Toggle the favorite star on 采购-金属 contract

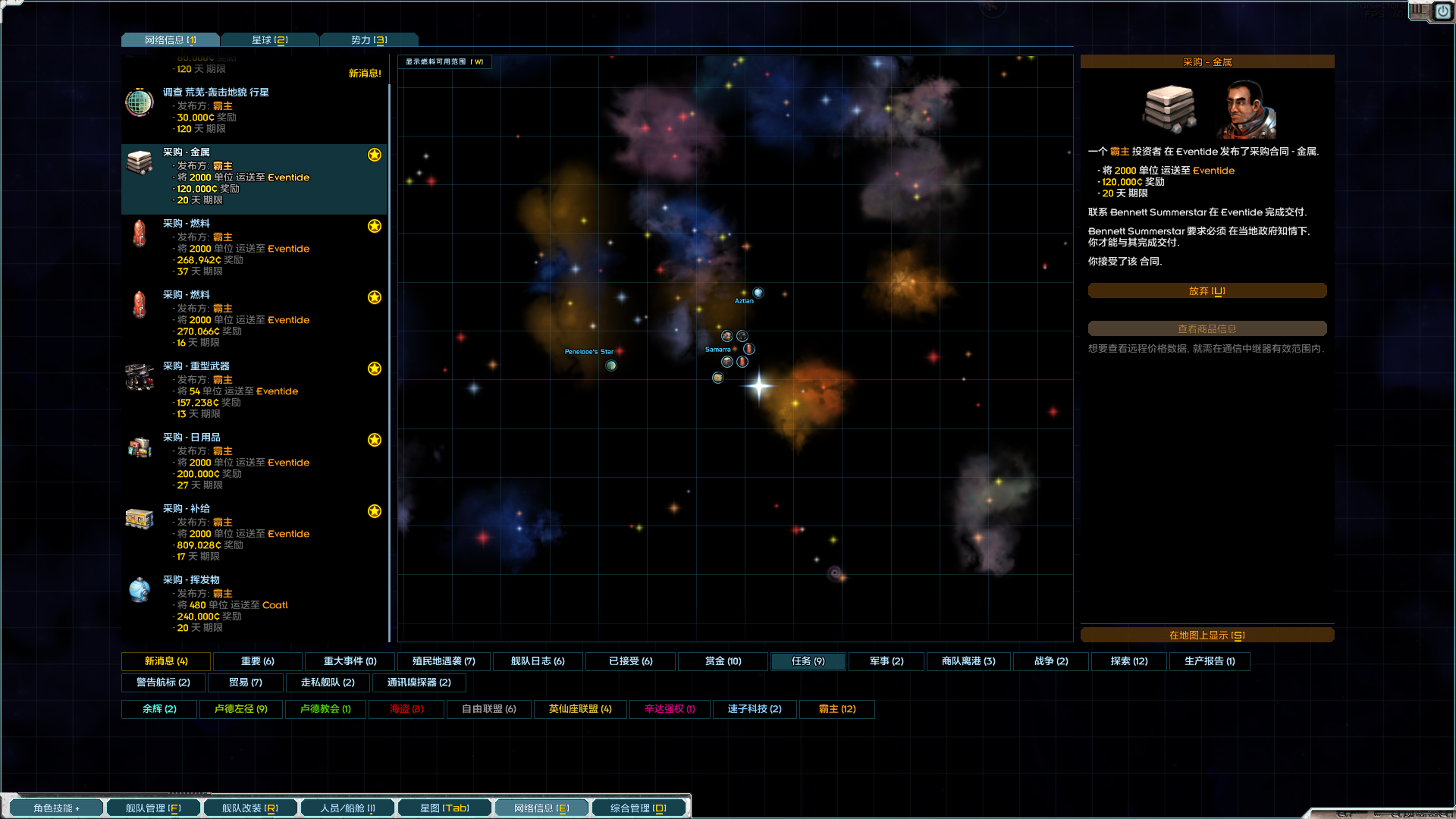click(374, 155)
